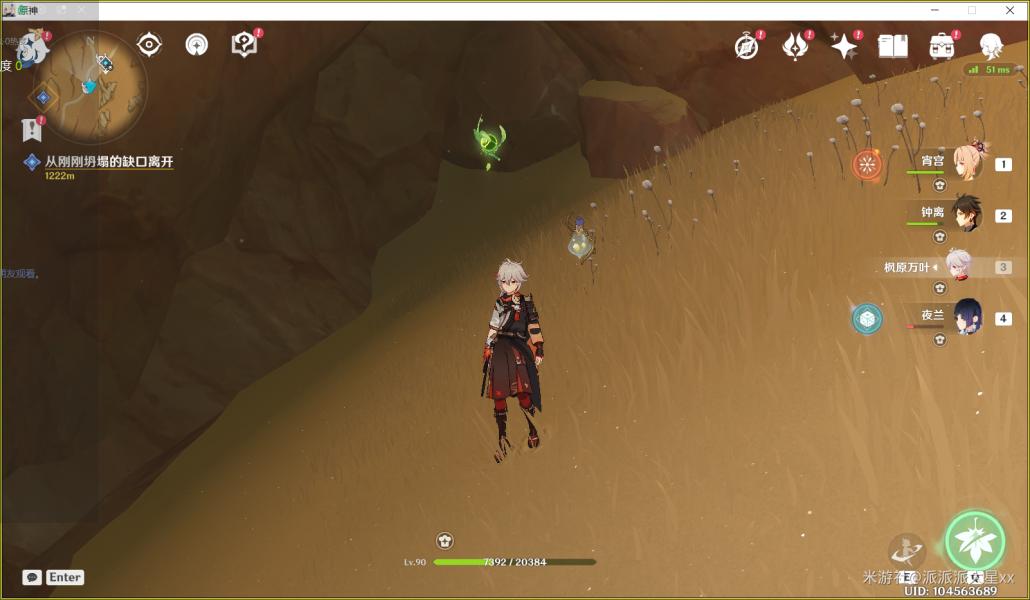Open the chat speech bubble
1030x600 pixels.
tap(32, 577)
